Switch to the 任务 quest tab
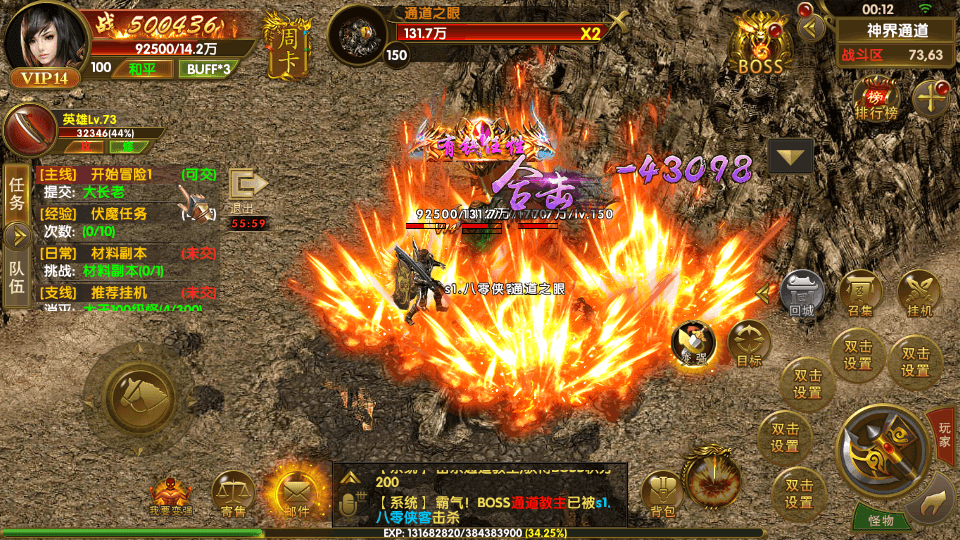The height and width of the screenshot is (540, 960). tap(16, 193)
